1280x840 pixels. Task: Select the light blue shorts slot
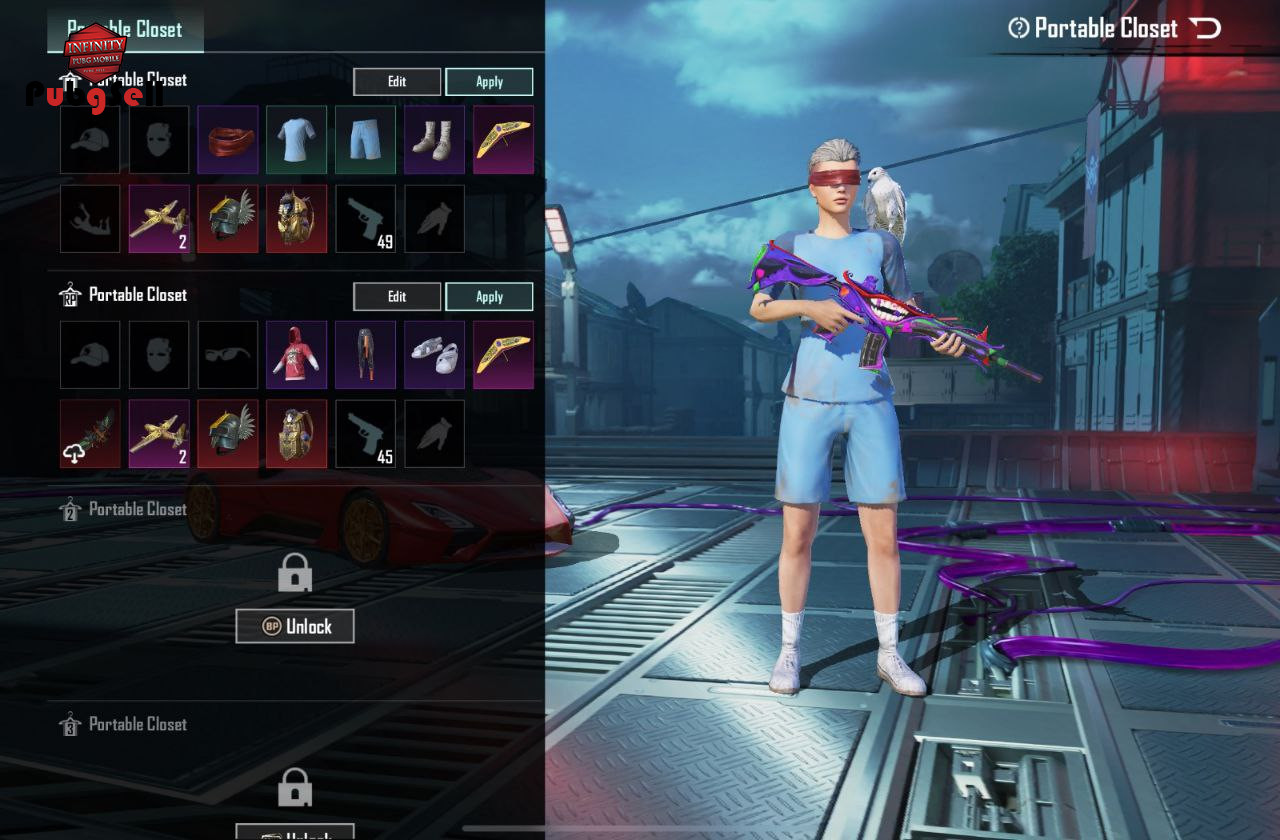(x=366, y=140)
